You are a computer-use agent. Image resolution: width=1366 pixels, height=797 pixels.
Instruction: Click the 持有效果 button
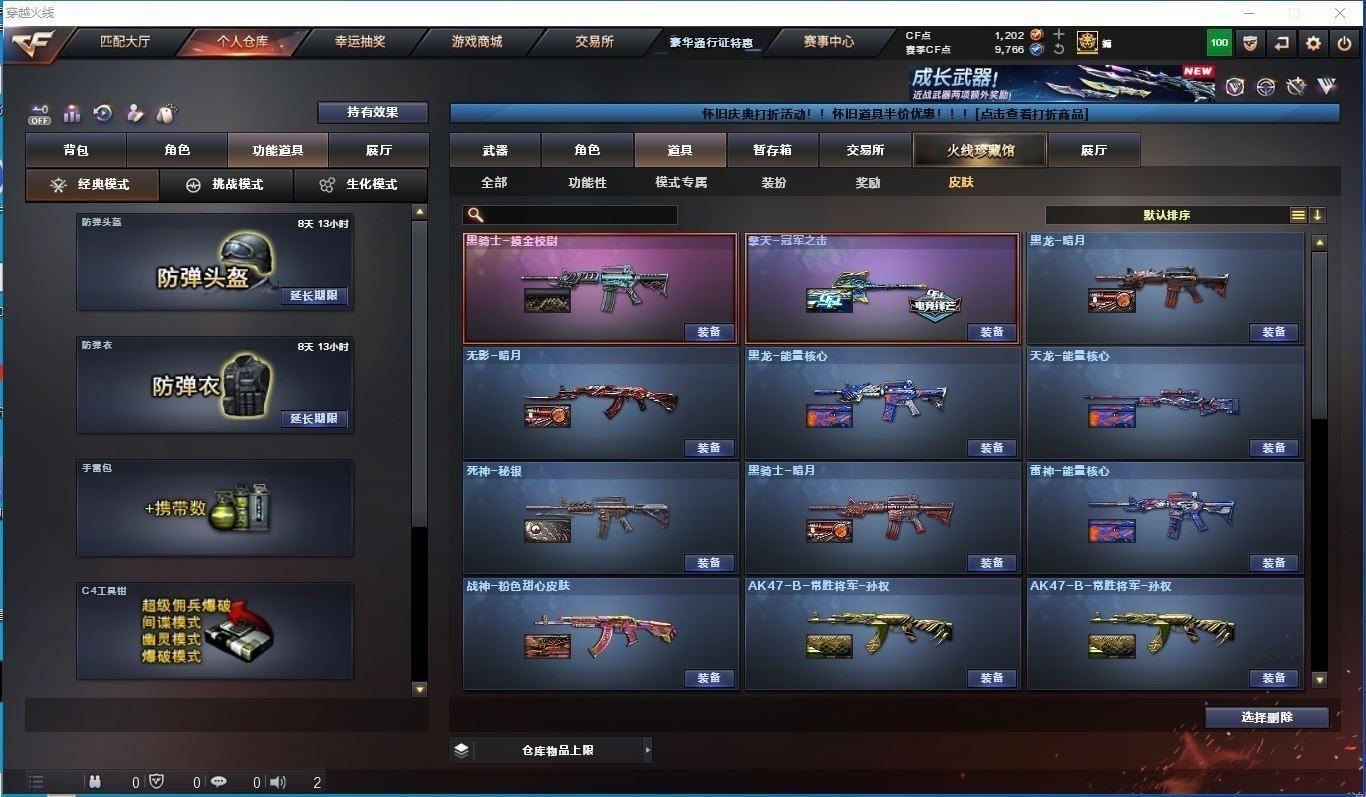click(x=372, y=112)
